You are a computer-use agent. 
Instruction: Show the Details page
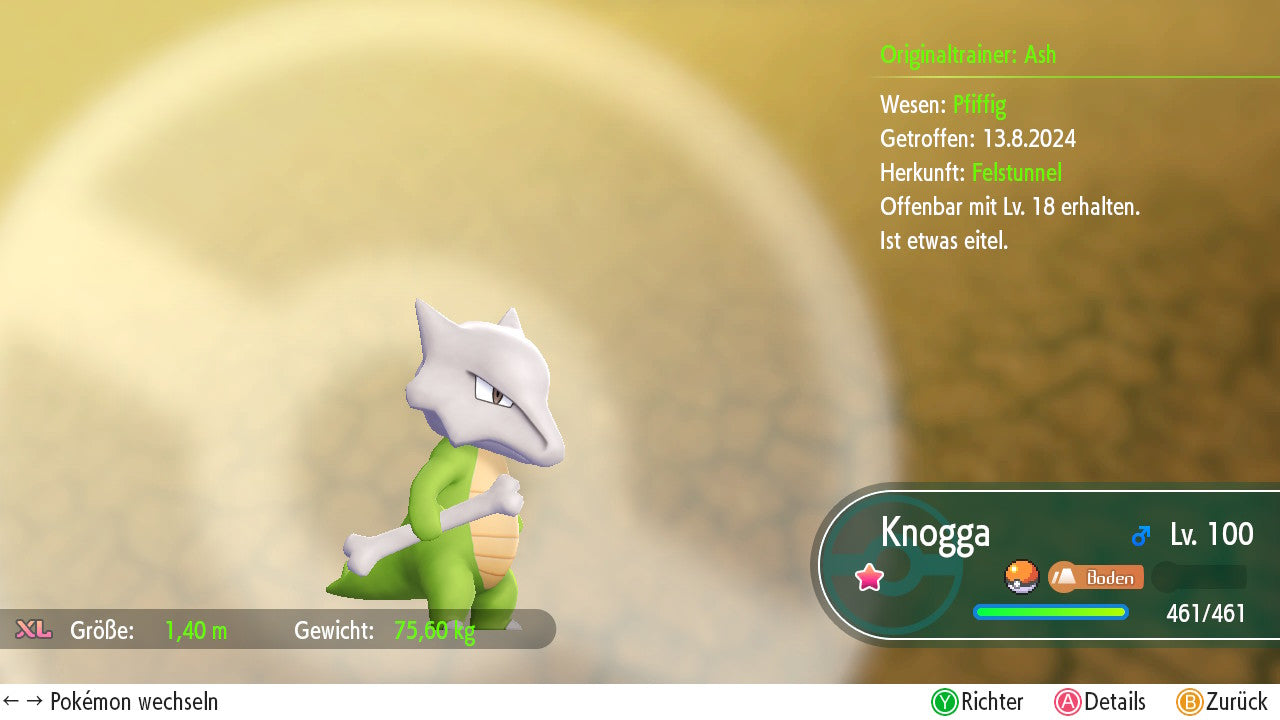point(1100,702)
